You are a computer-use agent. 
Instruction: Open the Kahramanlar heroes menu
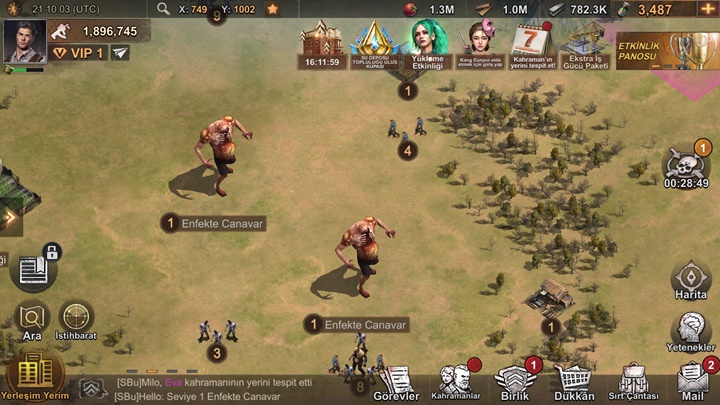pos(456,381)
